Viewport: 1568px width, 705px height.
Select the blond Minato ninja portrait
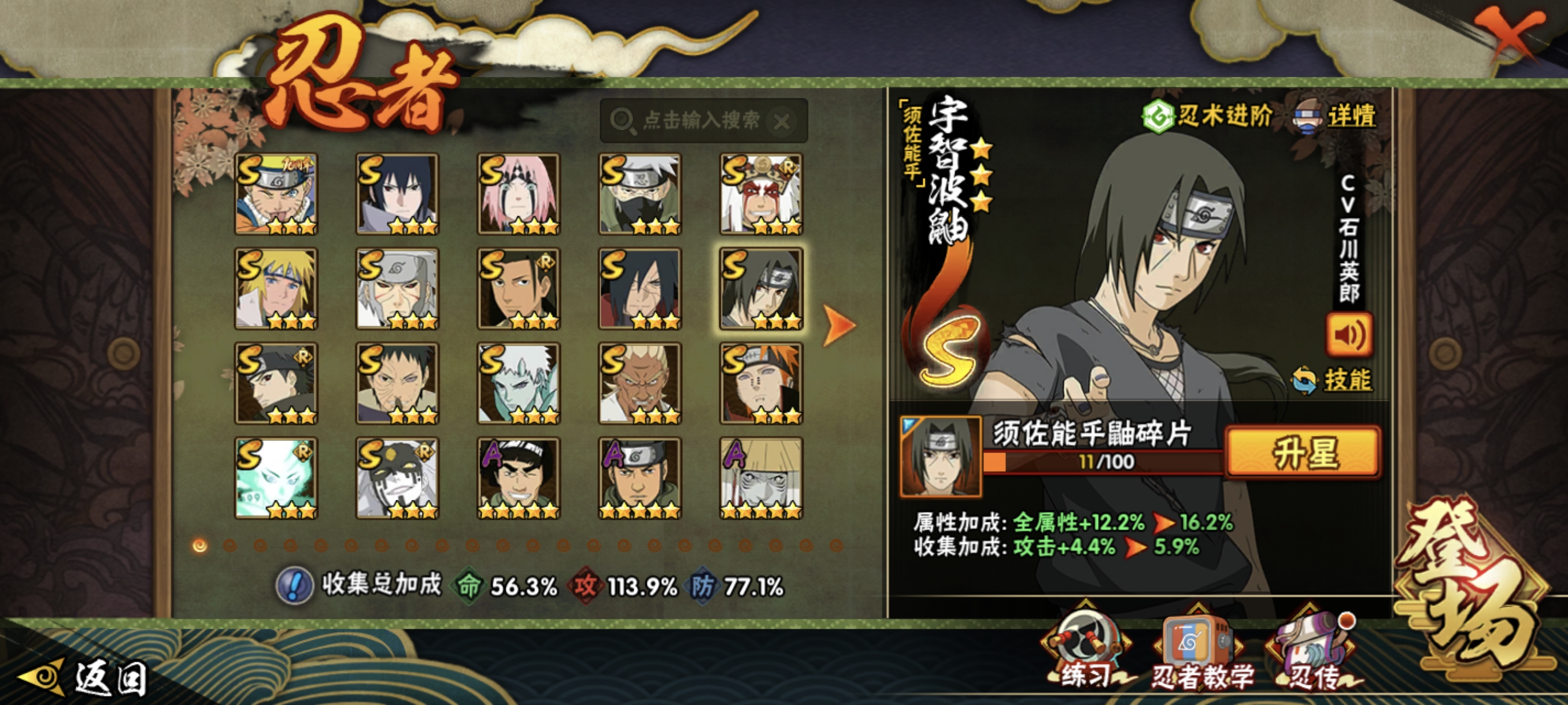tap(276, 288)
